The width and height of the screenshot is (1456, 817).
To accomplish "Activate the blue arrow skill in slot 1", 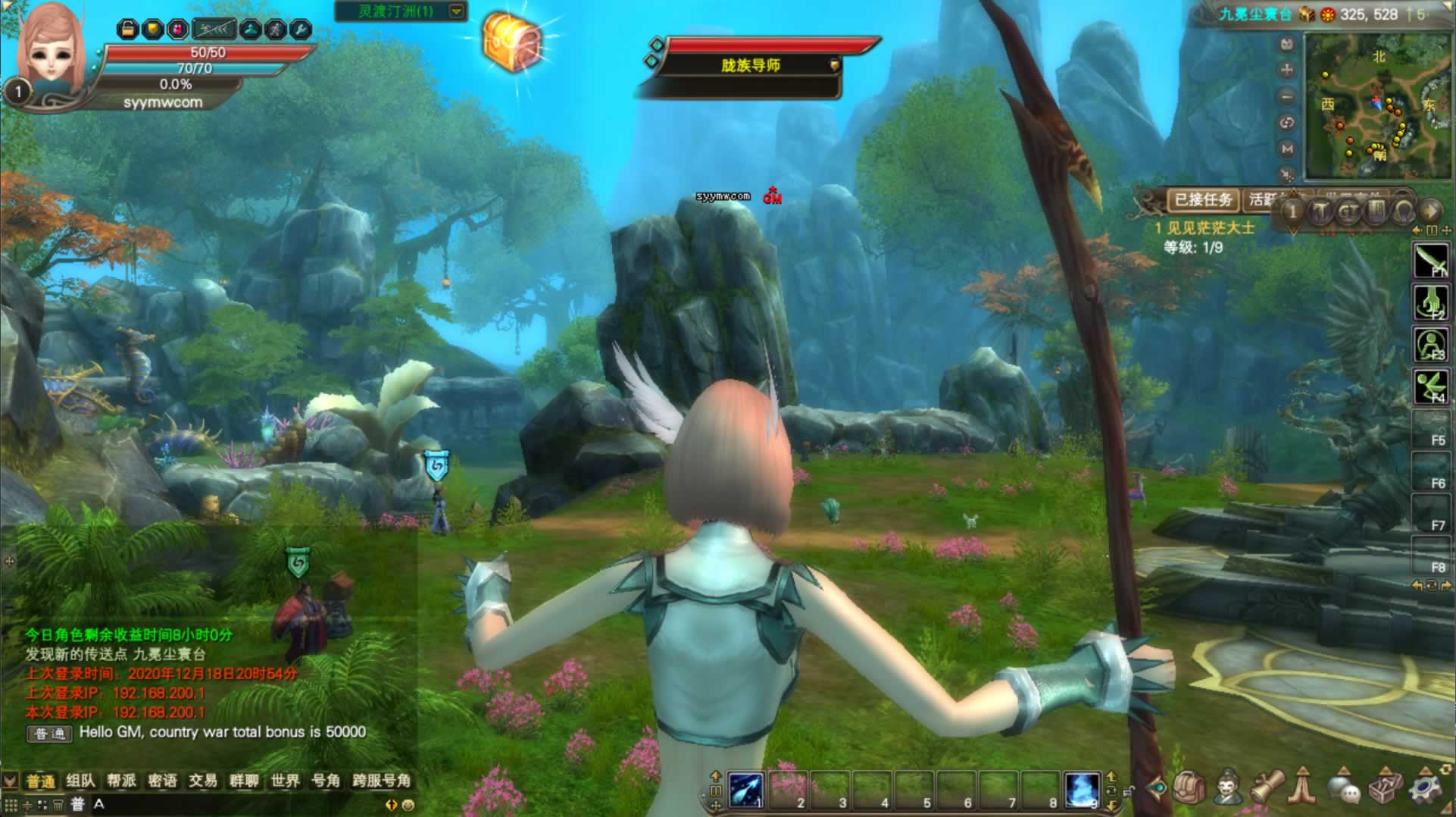I will click(746, 790).
